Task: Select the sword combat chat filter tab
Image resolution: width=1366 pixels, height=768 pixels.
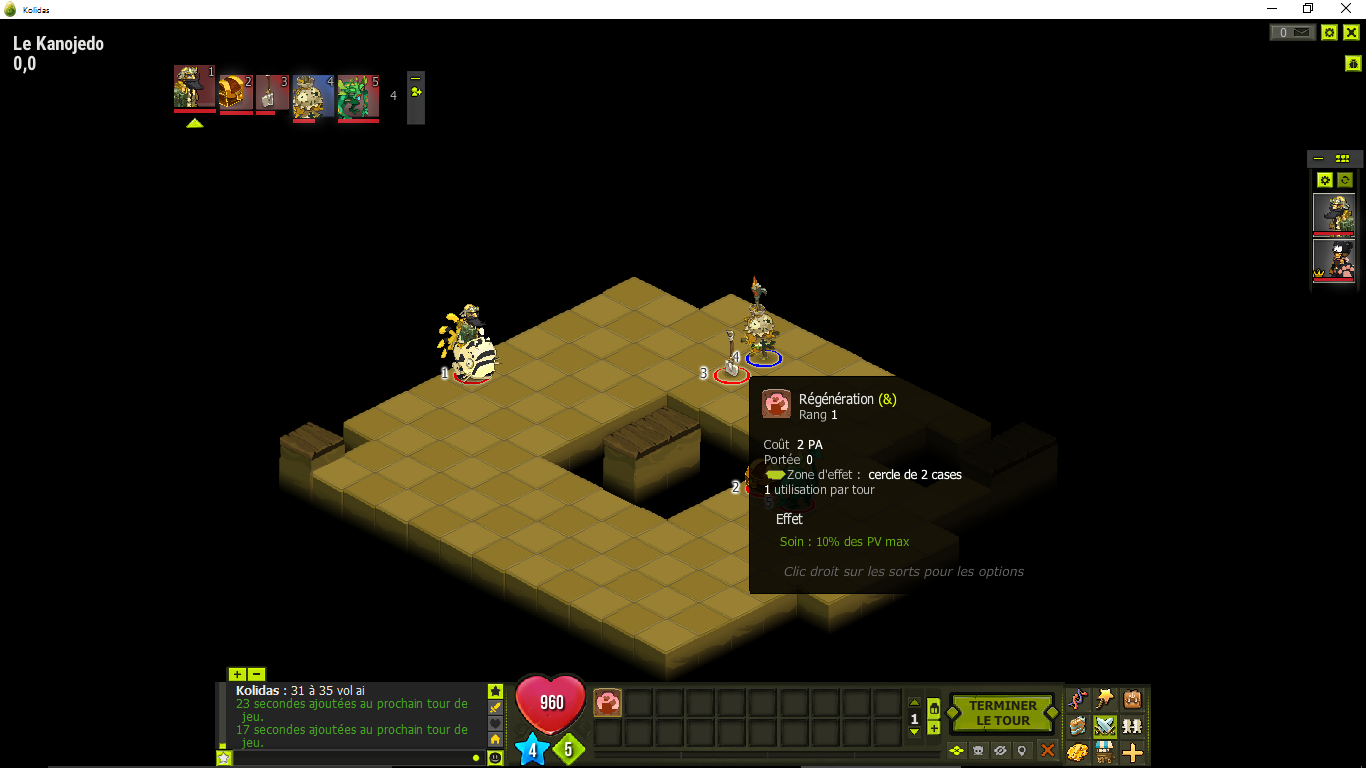Action: click(496, 707)
